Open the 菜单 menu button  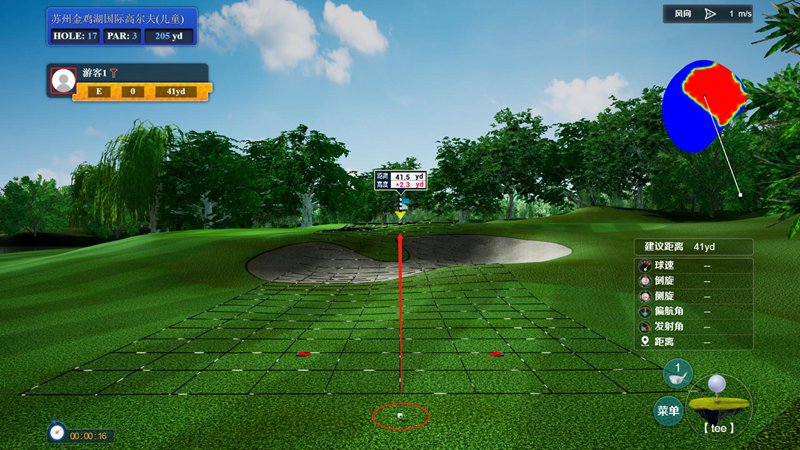pyautogui.click(x=668, y=410)
